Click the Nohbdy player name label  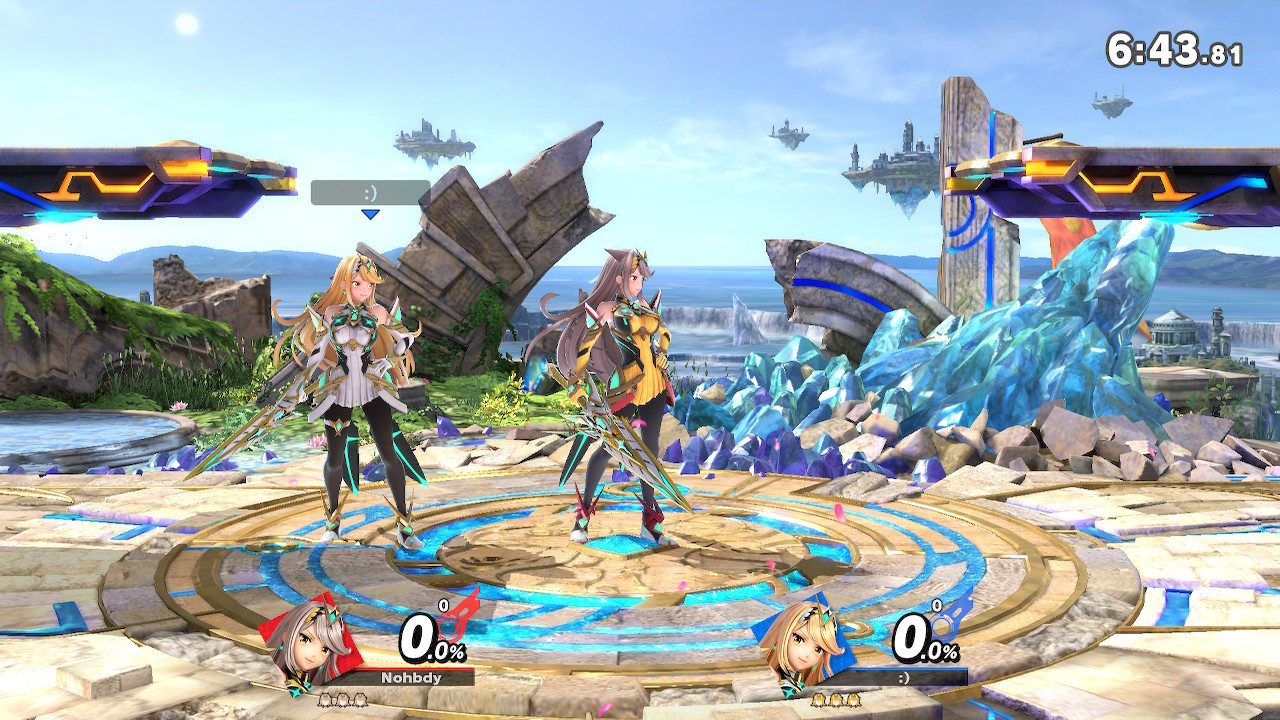(411, 677)
